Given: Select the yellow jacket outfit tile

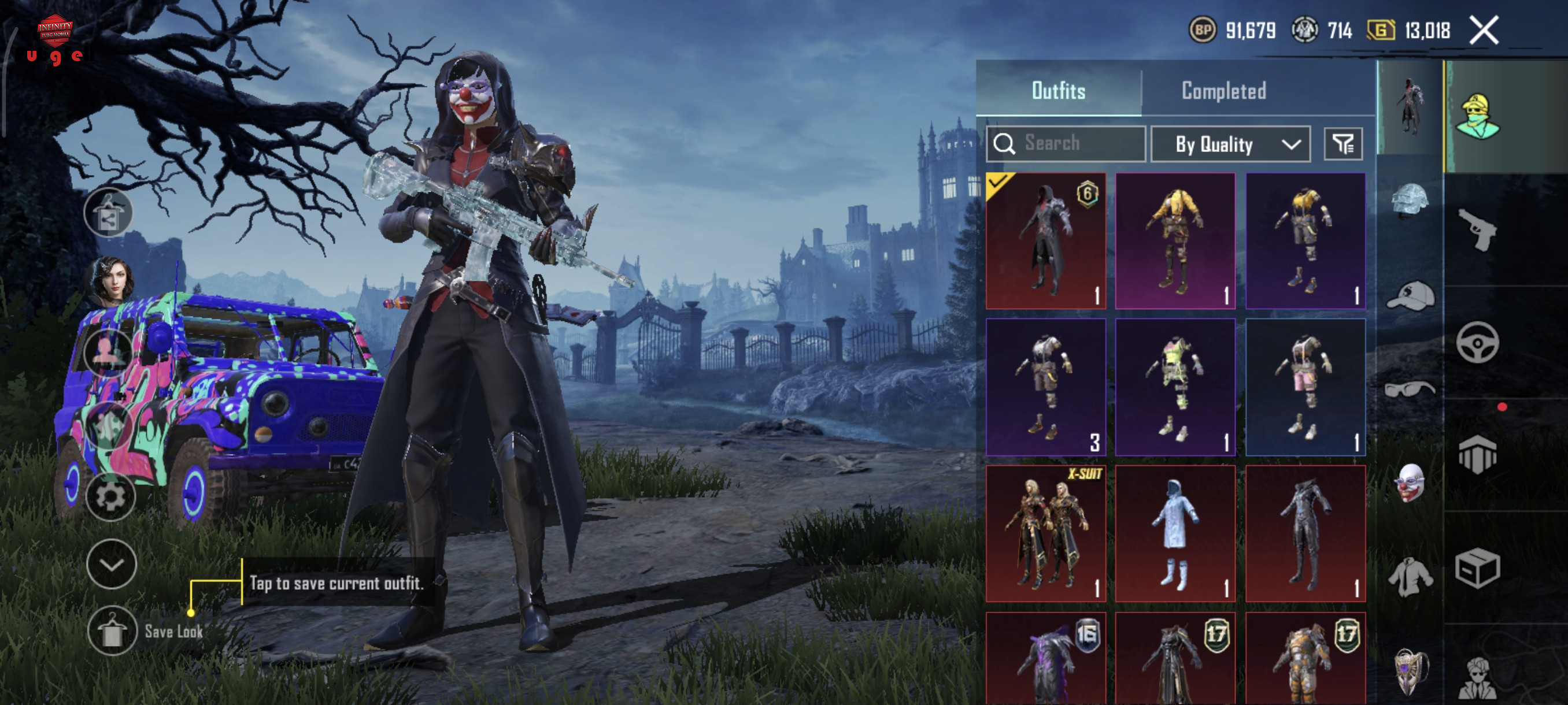Looking at the screenshot, I should point(1175,241).
